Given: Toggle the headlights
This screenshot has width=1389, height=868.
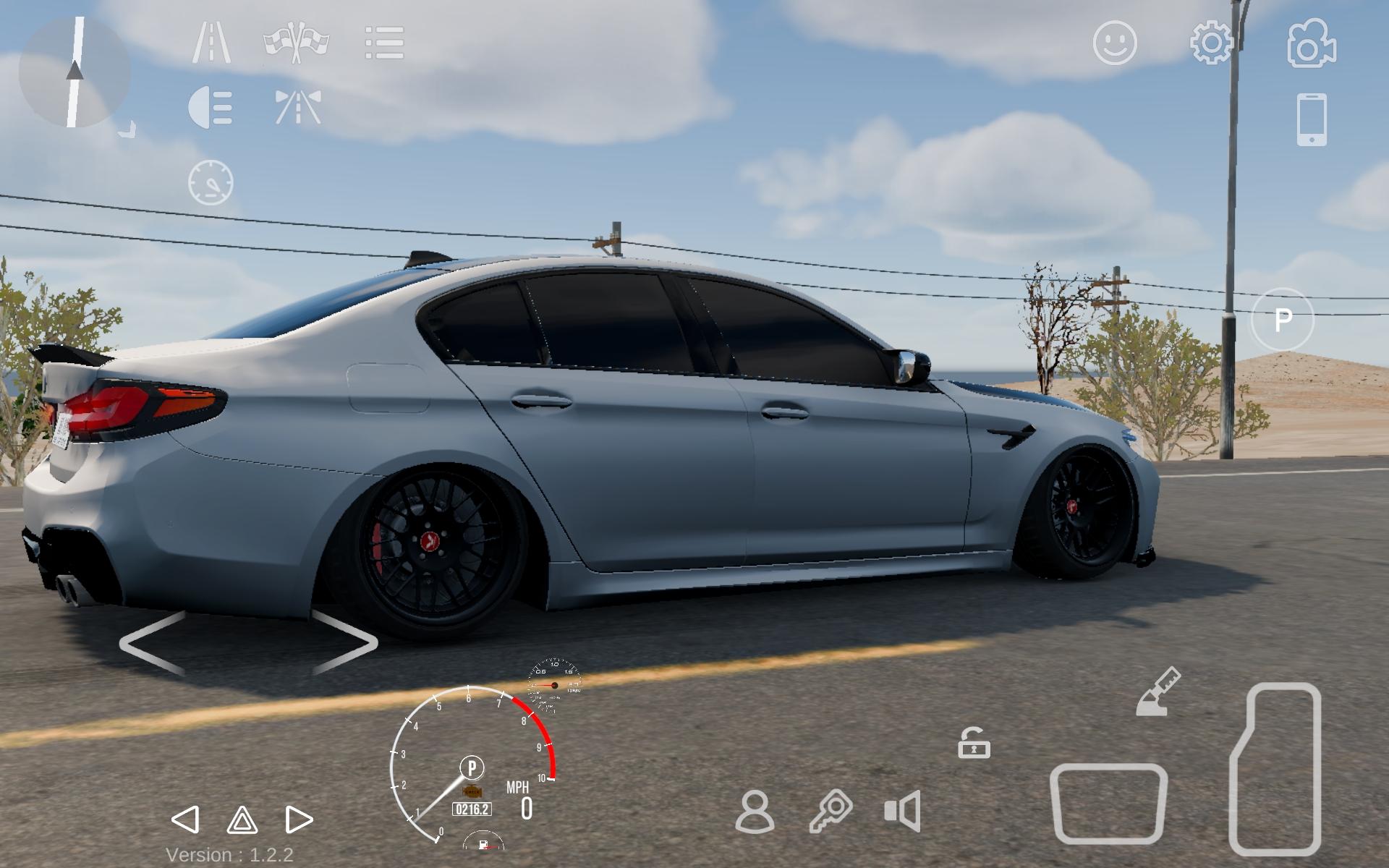Looking at the screenshot, I should coord(211,108).
